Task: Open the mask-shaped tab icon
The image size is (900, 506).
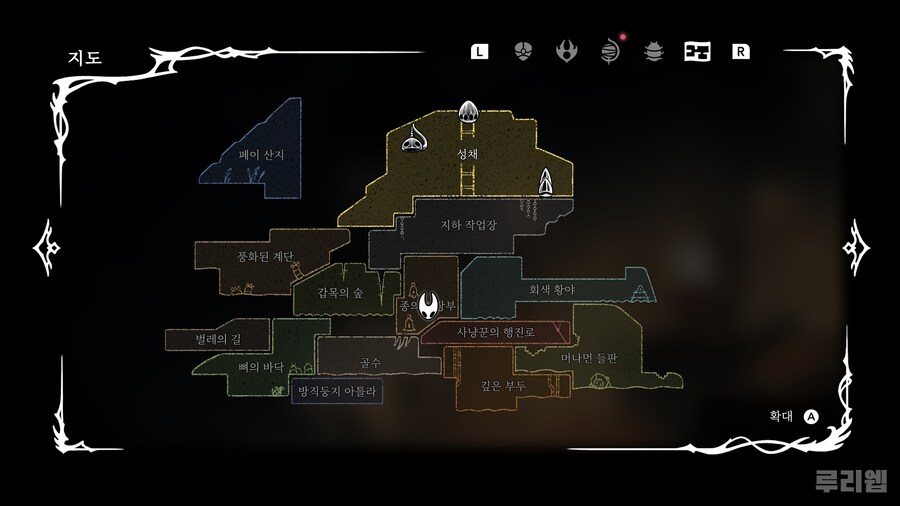Action: click(x=522, y=51)
